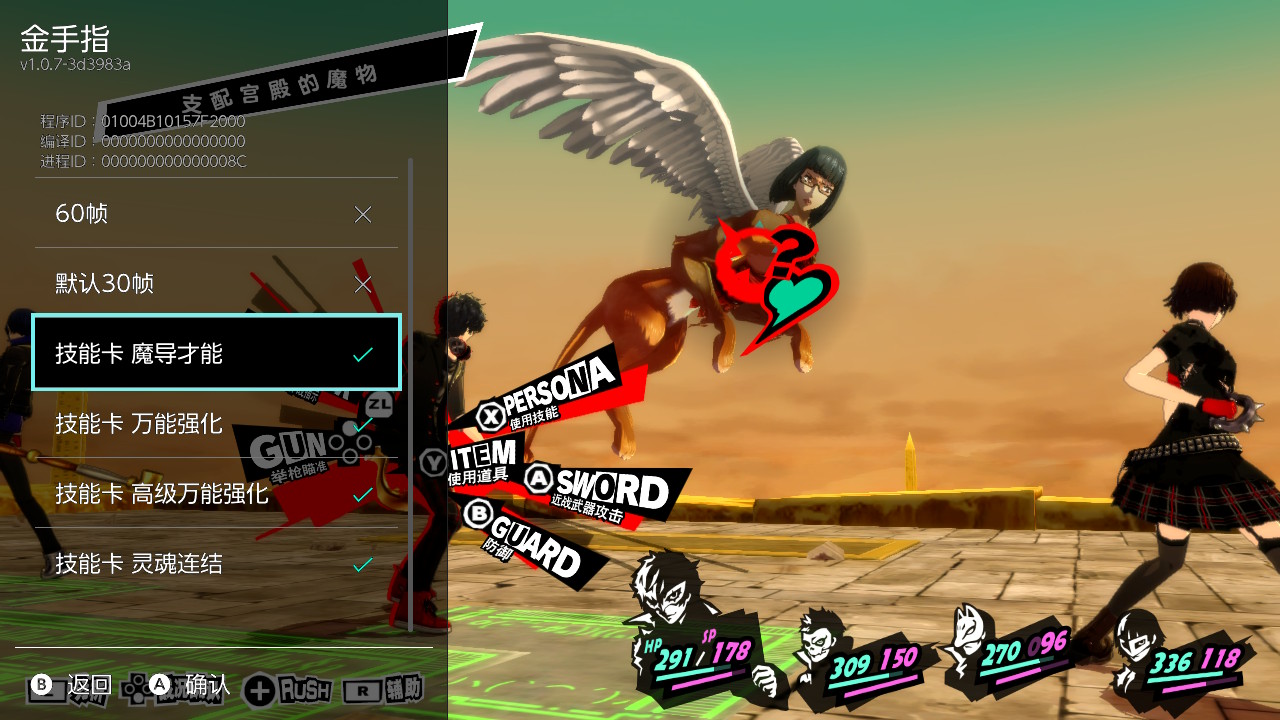Toggle the 60帧 cheat entry

[216, 214]
